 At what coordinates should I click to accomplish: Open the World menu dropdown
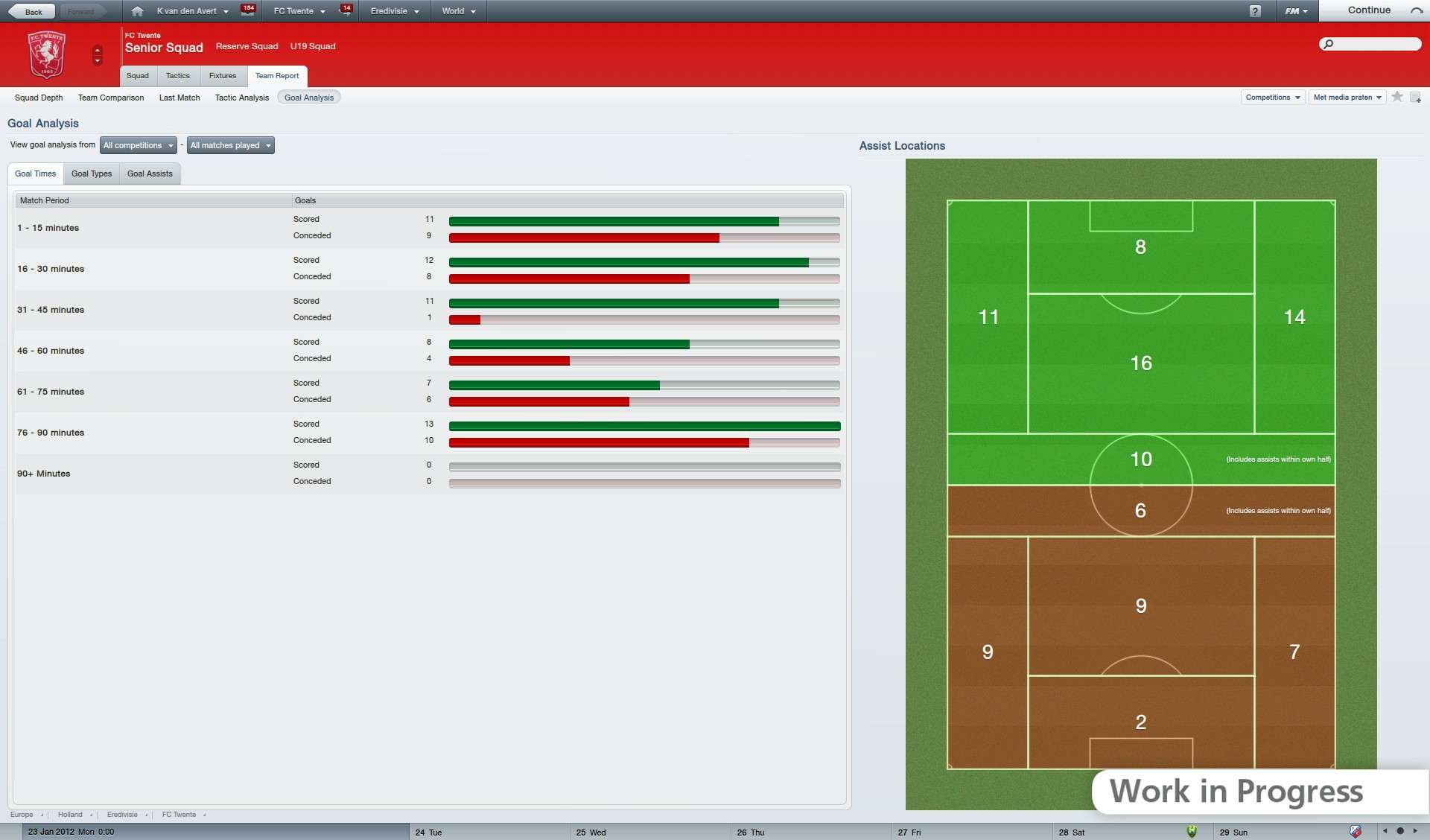pyautogui.click(x=457, y=10)
